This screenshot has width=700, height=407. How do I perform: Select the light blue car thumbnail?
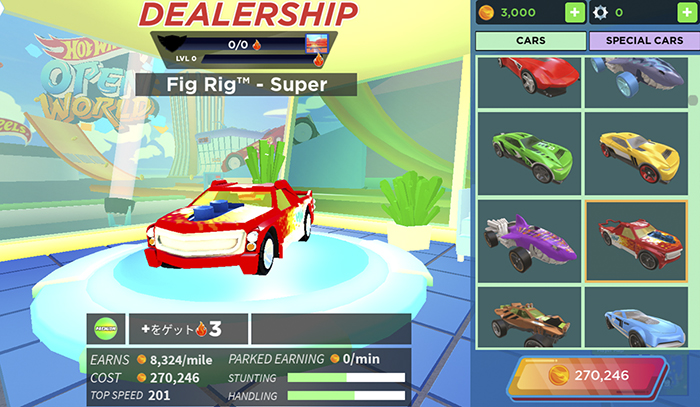(633, 320)
